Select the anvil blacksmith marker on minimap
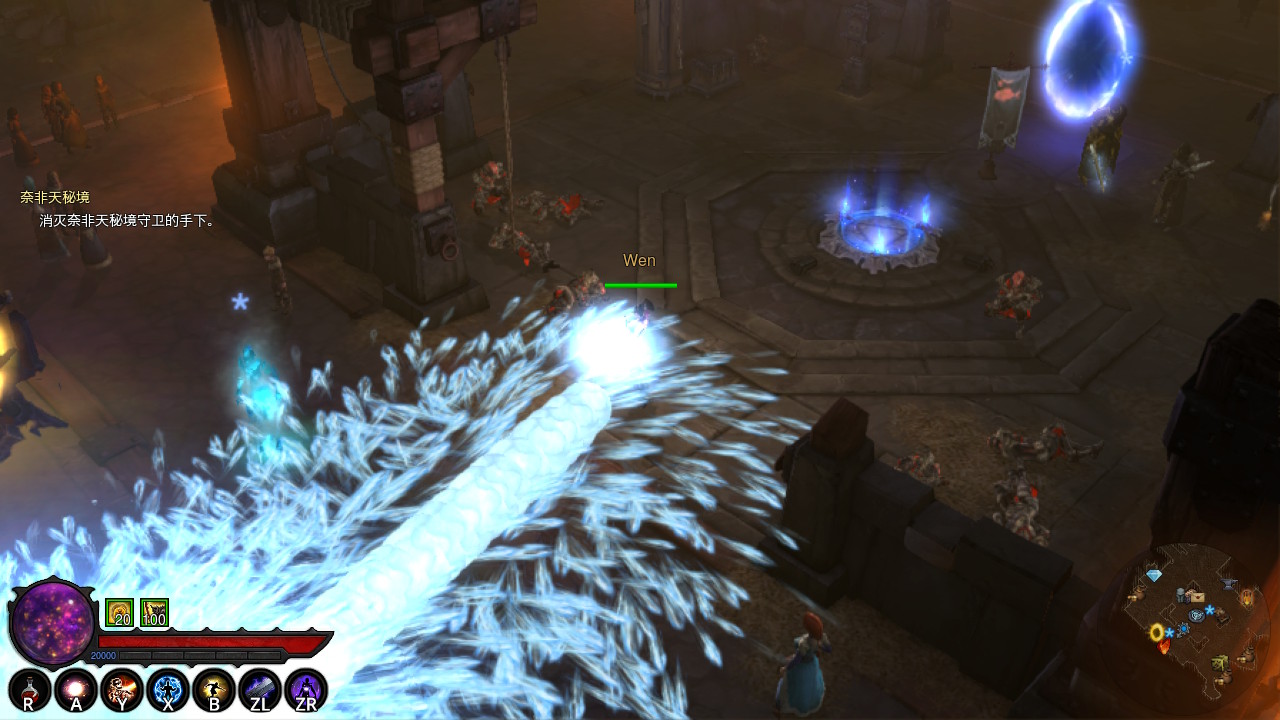 click(x=1229, y=584)
